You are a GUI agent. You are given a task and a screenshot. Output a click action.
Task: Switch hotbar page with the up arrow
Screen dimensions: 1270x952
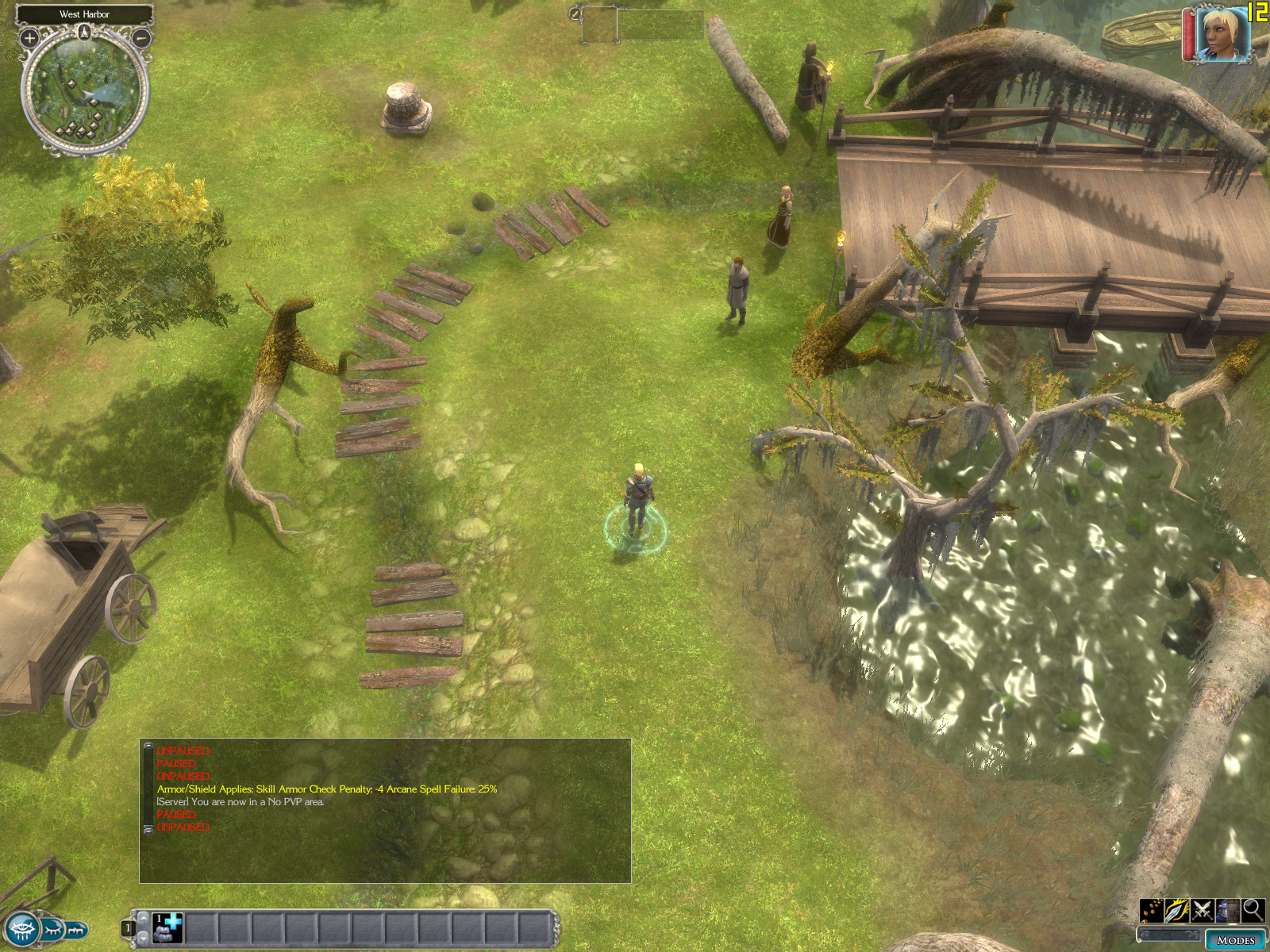tap(144, 917)
